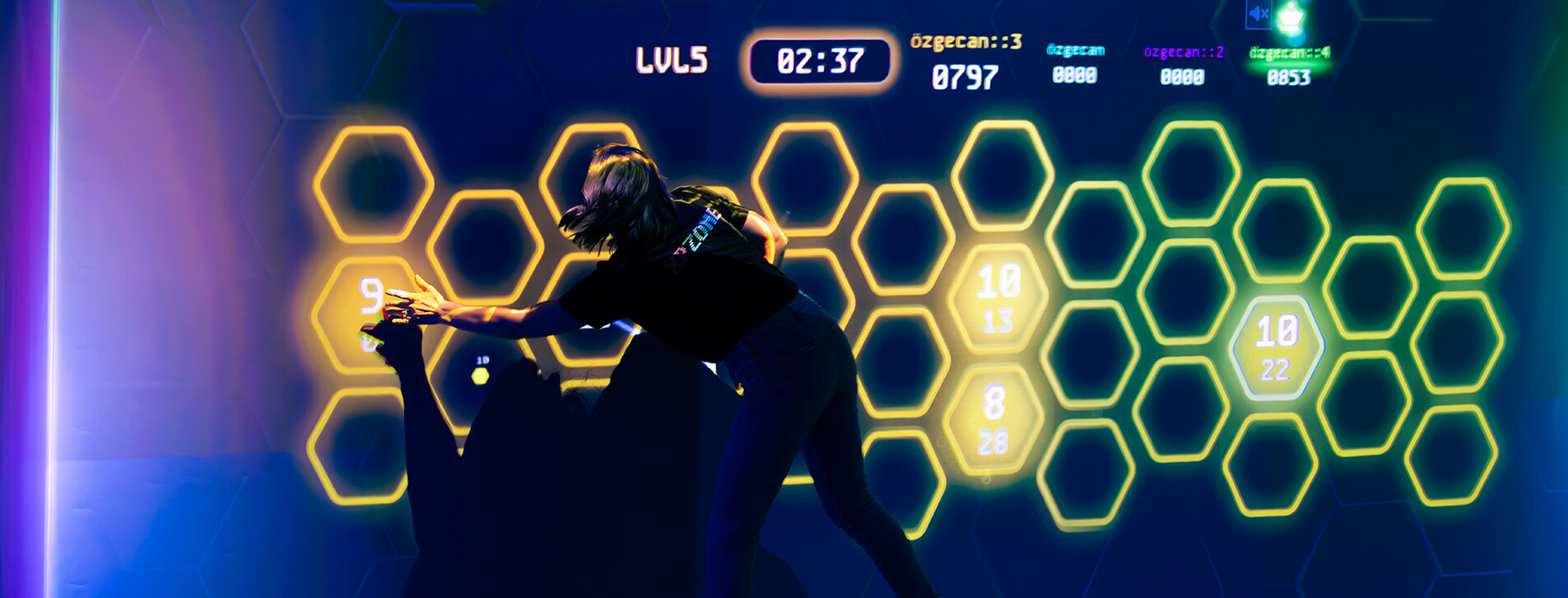Toggle the muted speaker sound icon
This screenshot has height=598, width=1568.
(x=1259, y=14)
